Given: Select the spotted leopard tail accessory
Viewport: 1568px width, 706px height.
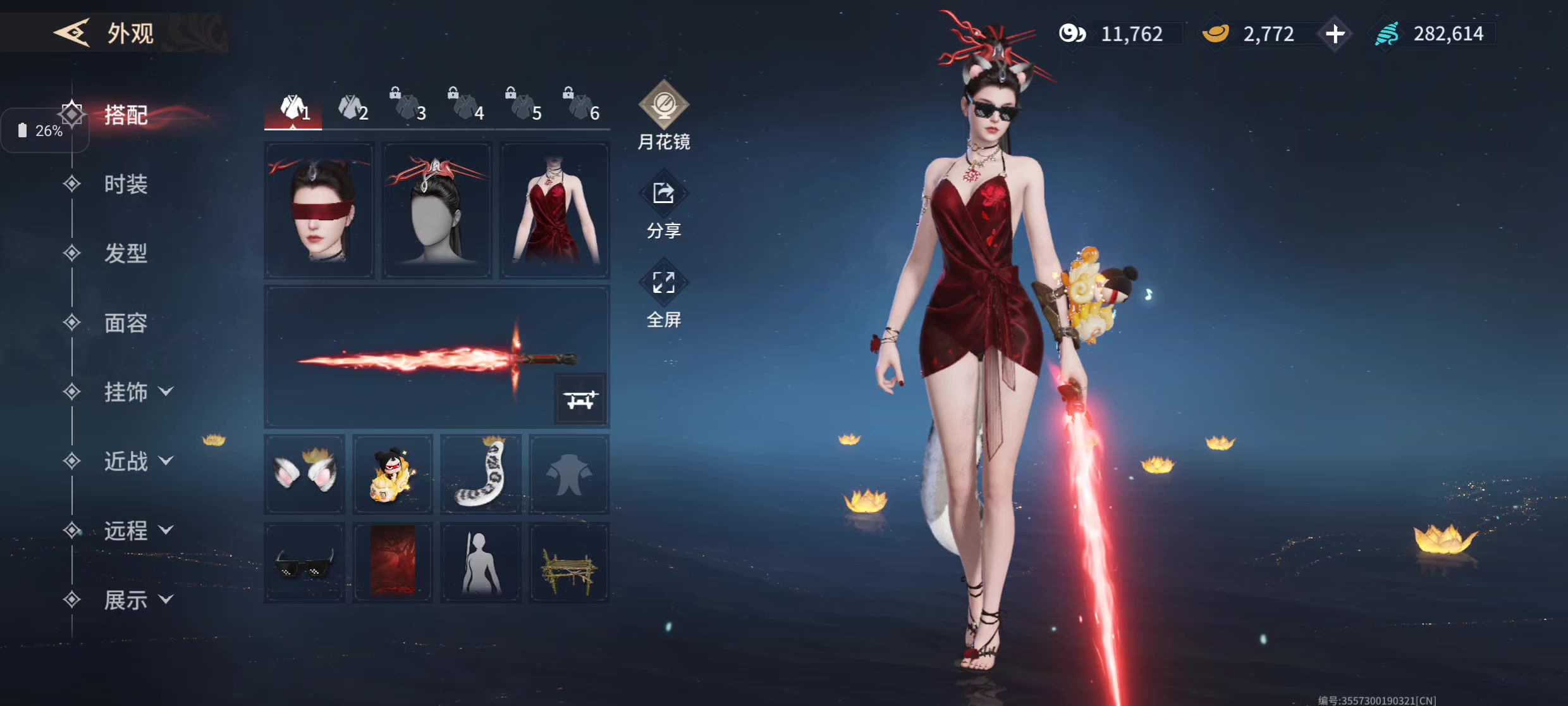Looking at the screenshot, I should point(481,474).
